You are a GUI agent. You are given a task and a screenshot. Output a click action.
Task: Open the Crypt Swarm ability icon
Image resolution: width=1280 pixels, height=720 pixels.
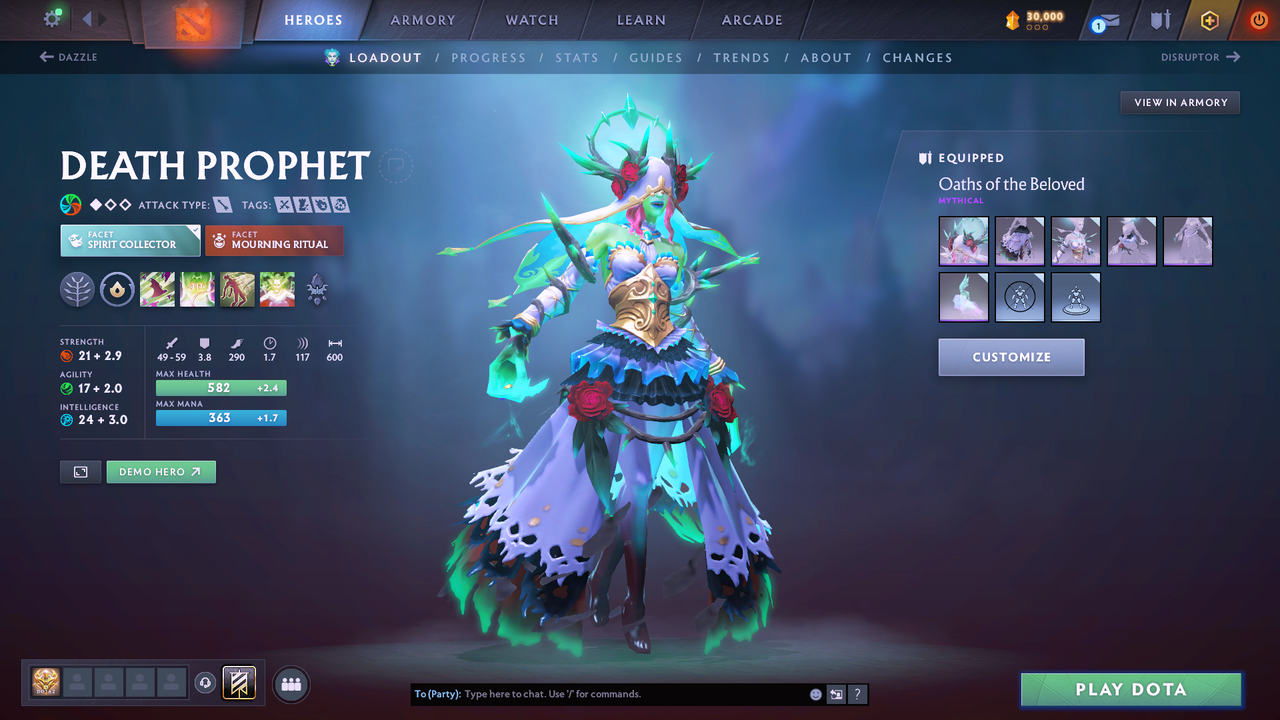tap(157, 289)
